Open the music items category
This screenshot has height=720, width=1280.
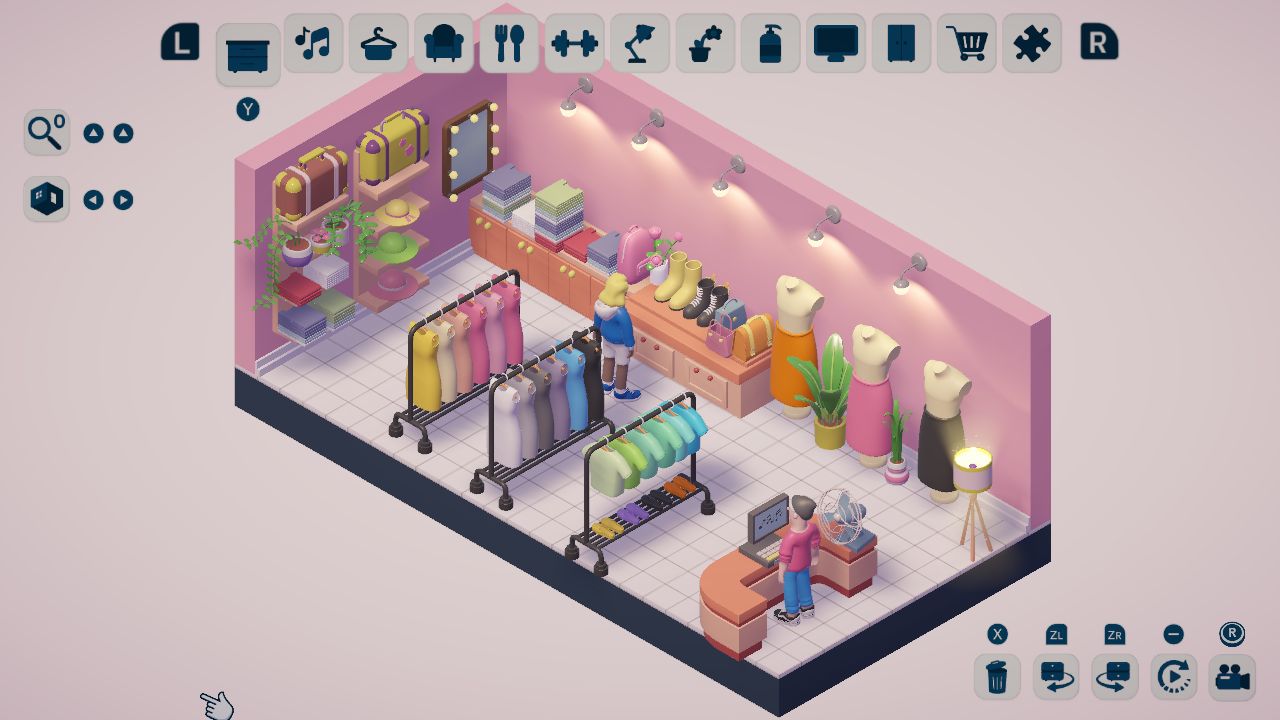click(x=312, y=43)
